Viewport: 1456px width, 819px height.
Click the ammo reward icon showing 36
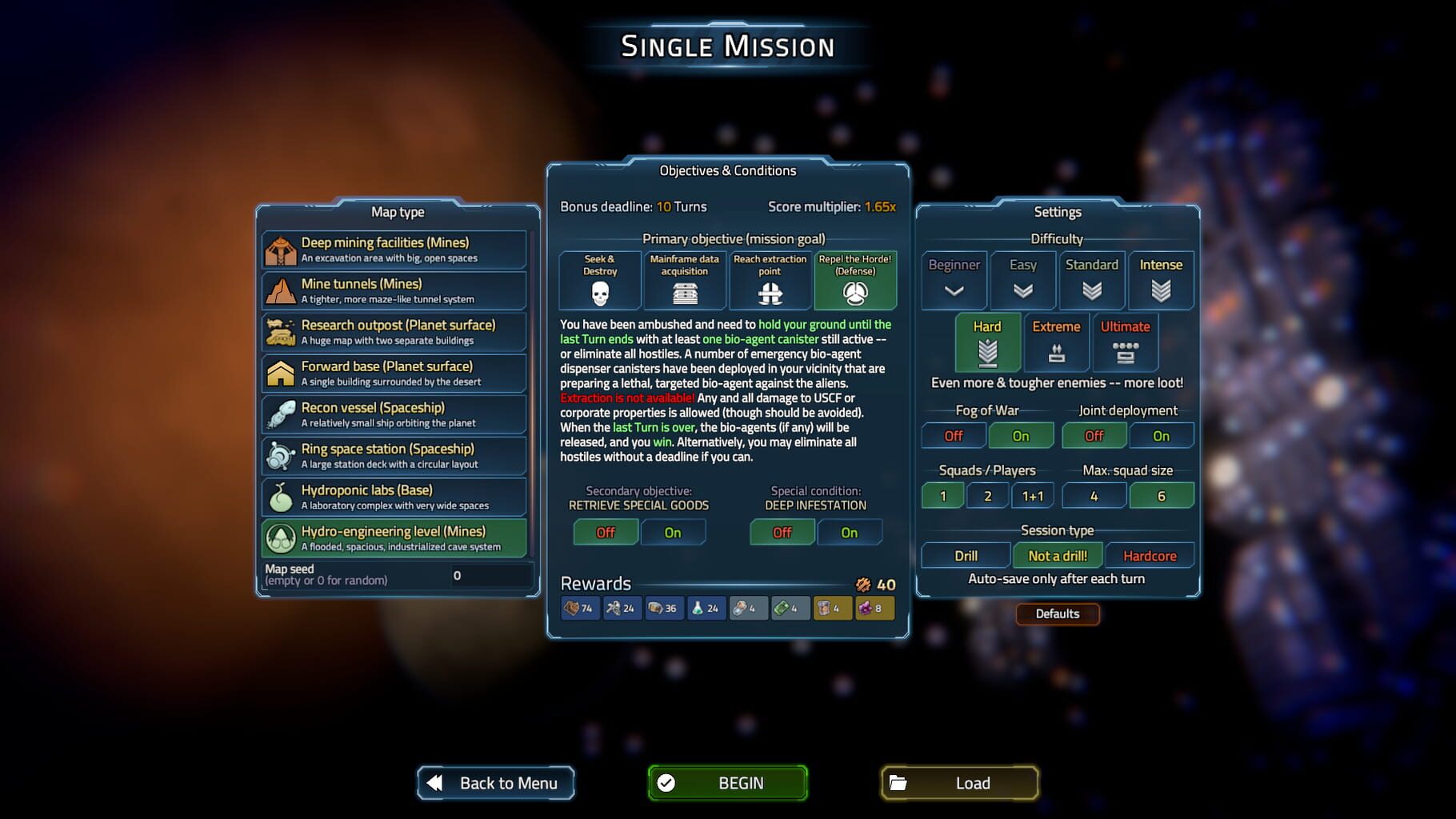[665, 608]
